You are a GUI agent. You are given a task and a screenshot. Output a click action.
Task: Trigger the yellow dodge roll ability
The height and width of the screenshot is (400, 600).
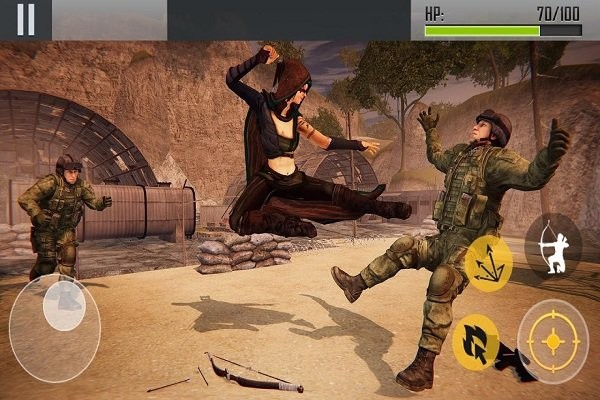[x=476, y=342]
